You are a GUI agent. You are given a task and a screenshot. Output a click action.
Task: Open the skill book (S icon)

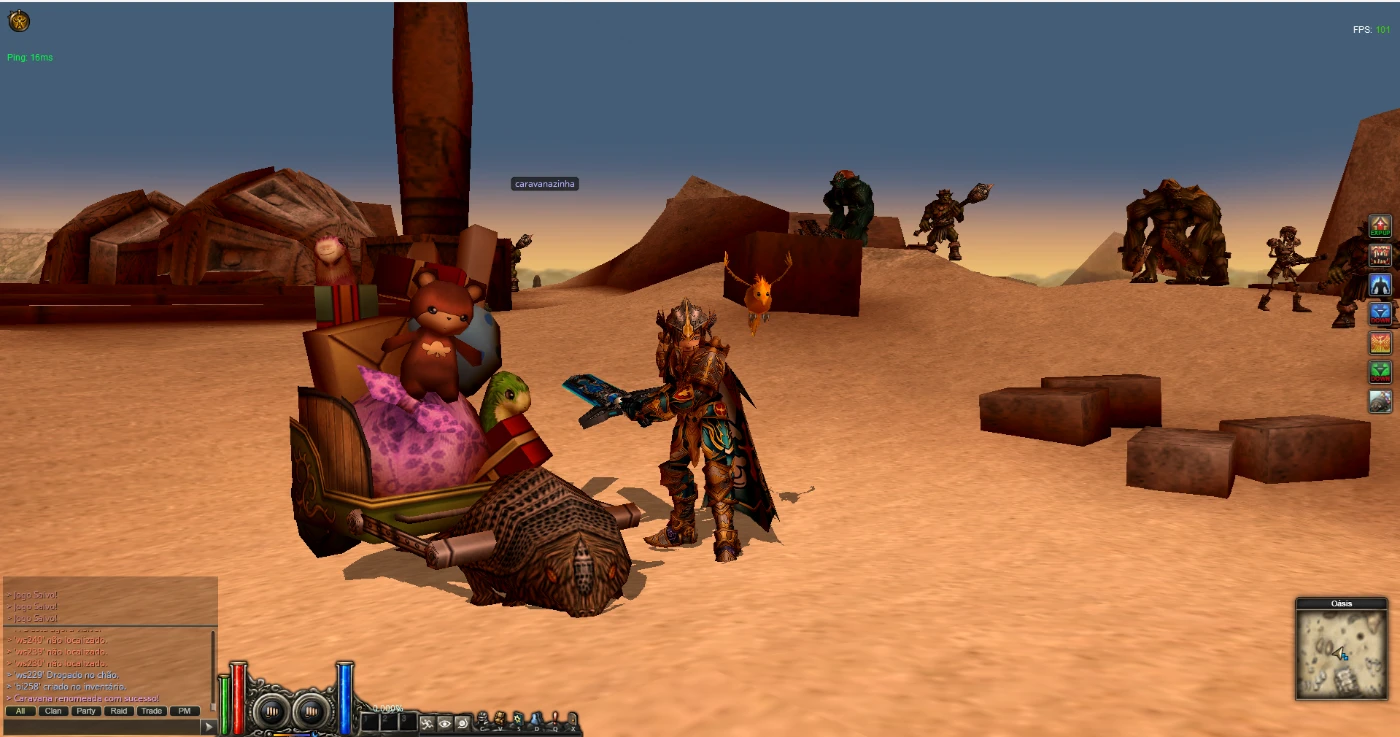[x=519, y=720]
